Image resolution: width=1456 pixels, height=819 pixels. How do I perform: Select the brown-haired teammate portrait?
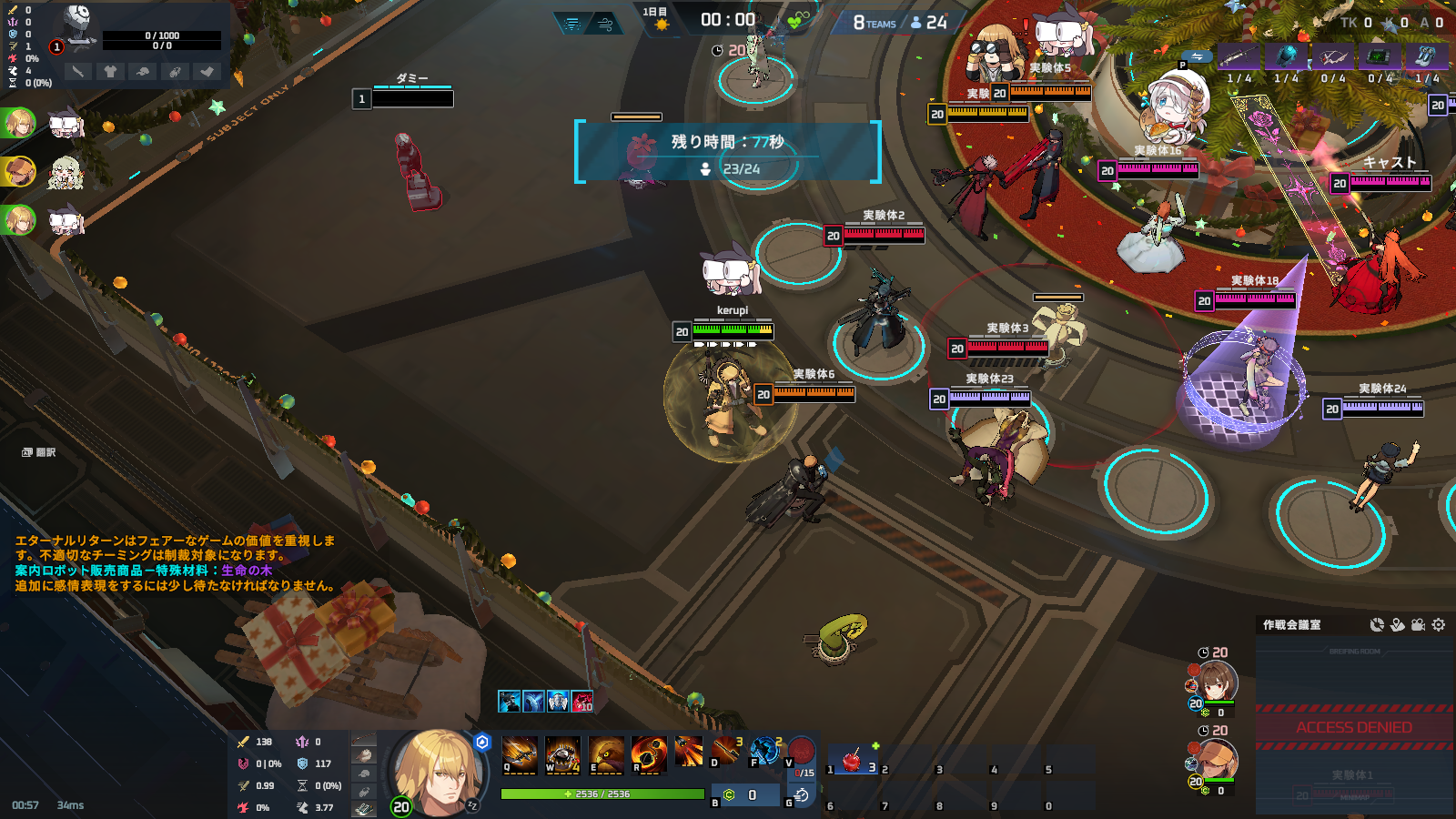tap(1218, 681)
